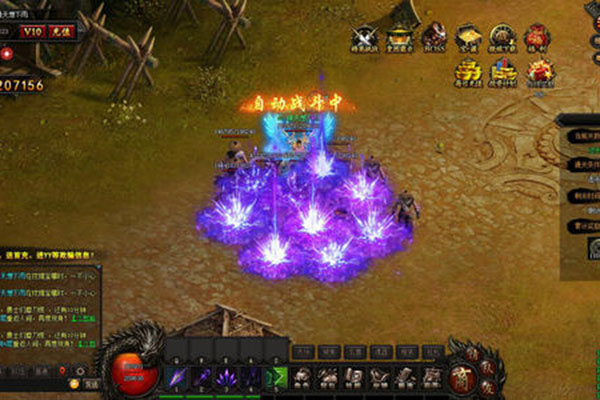Open the gold bars with chart icon
The image size is (600, 400).
(504, 71)
